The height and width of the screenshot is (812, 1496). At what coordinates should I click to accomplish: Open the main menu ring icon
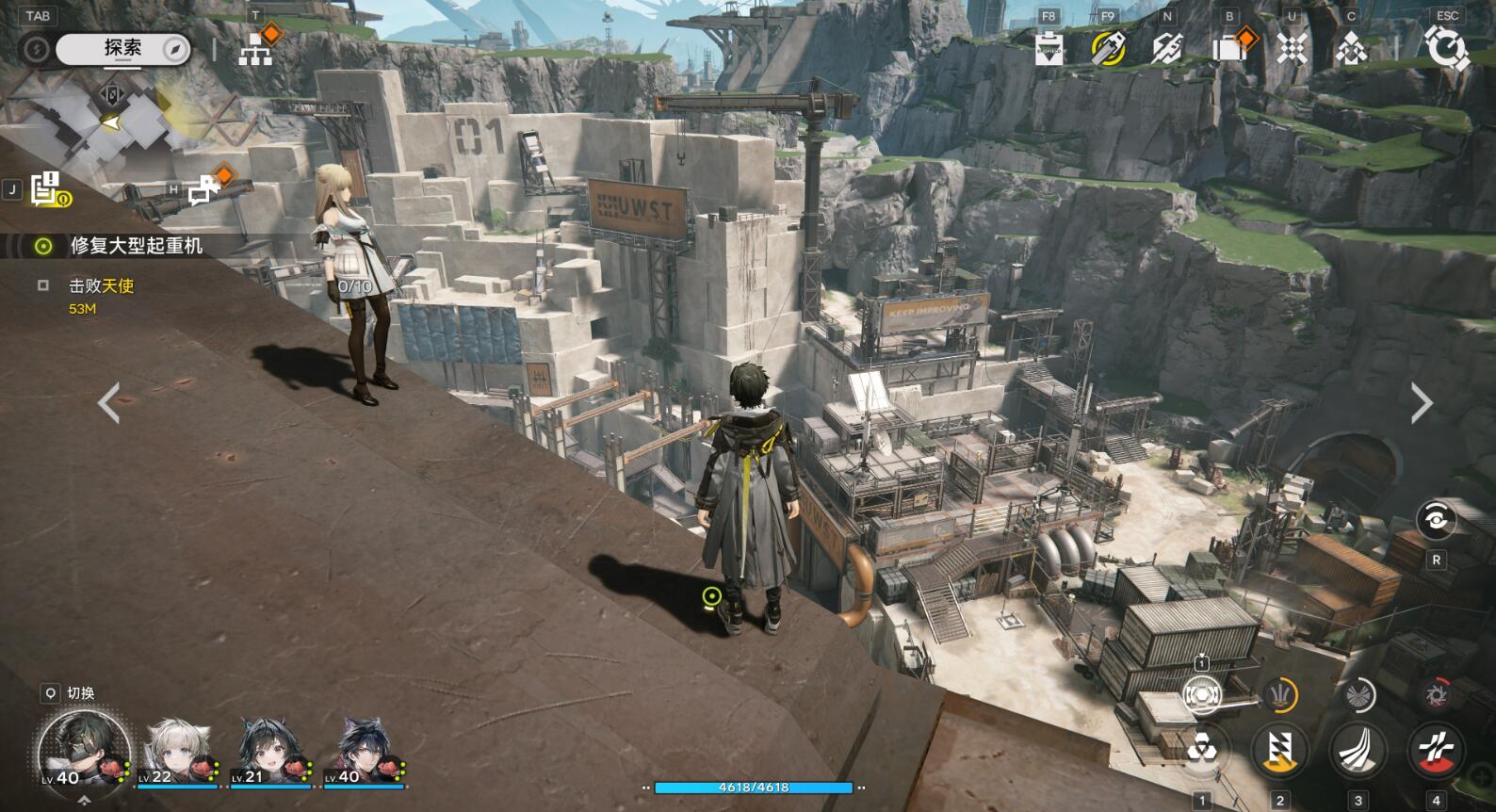(x=1446, y=48)
